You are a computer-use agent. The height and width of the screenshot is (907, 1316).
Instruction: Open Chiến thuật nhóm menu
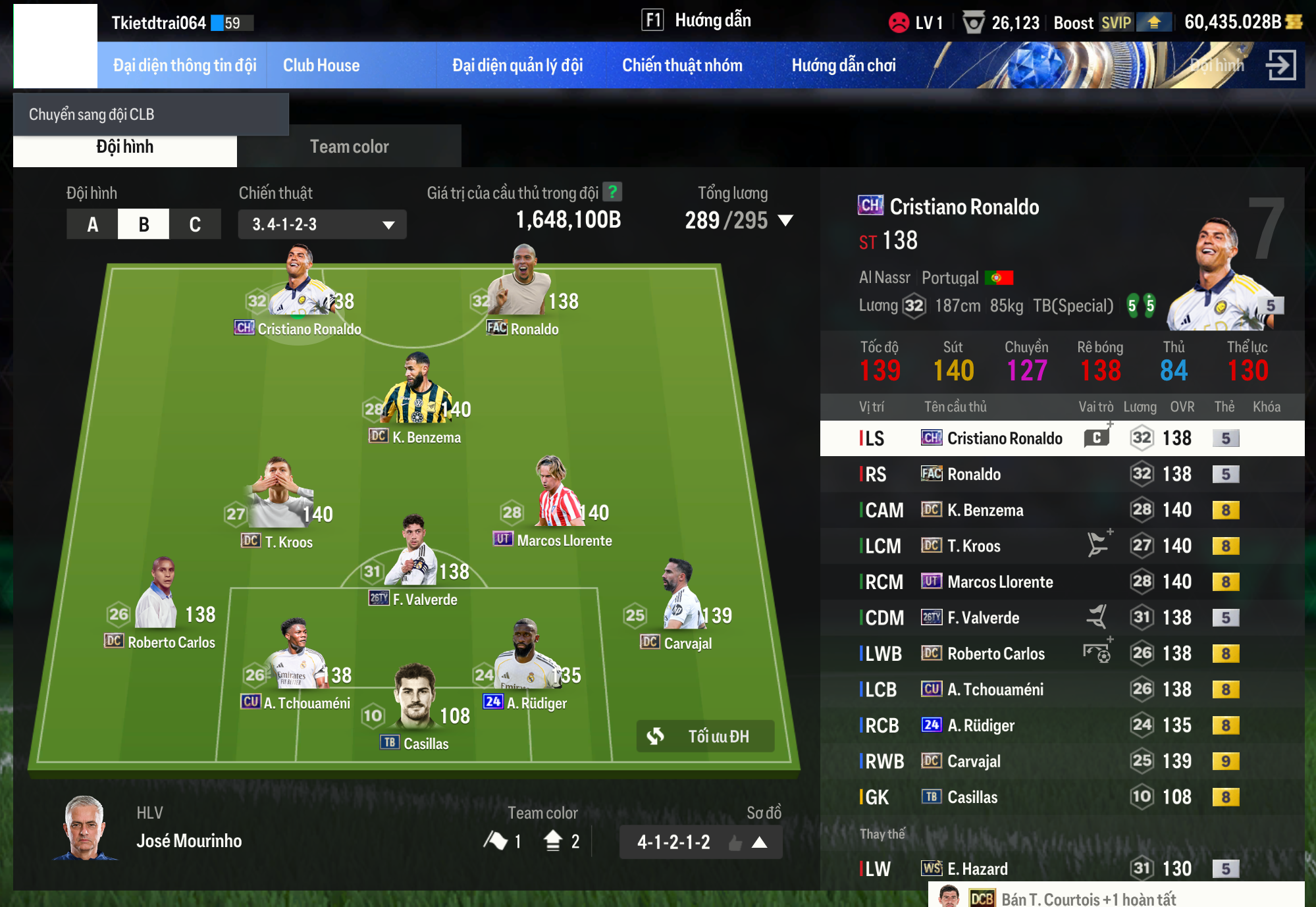tap(682, 65)
